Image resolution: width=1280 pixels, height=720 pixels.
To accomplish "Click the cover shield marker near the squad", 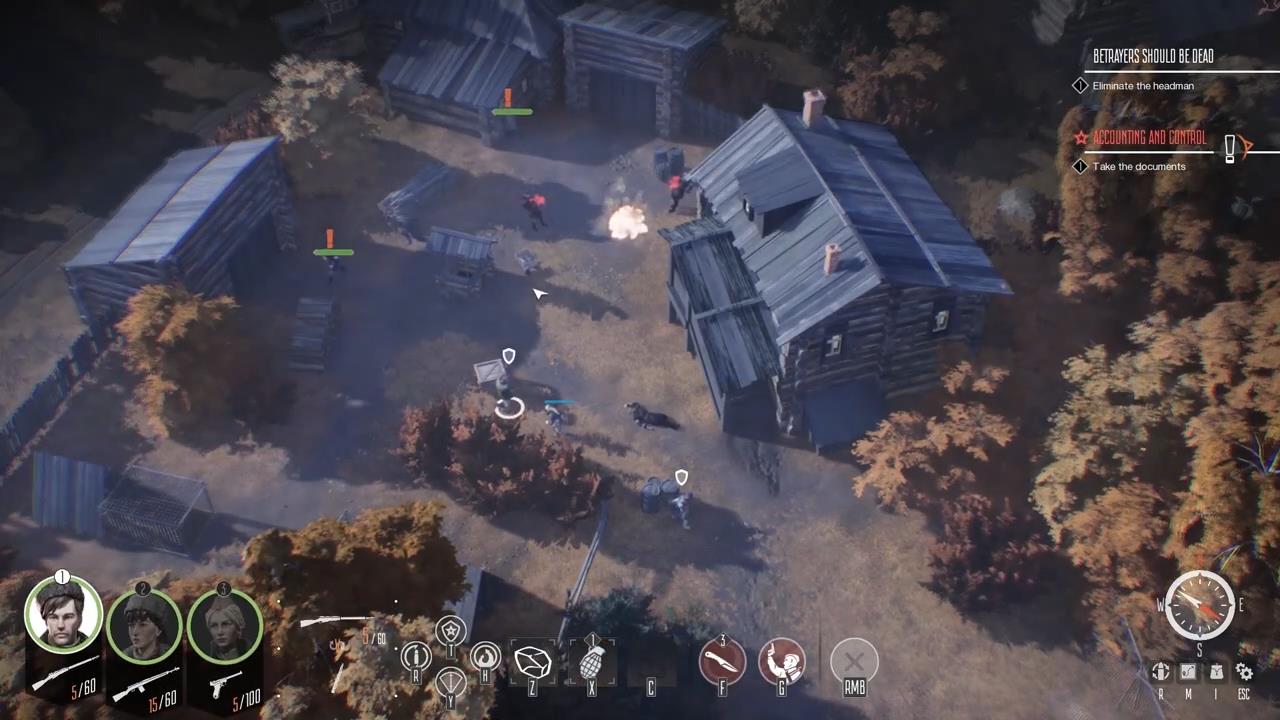I will pyautogui.click(x=508, y=356).
